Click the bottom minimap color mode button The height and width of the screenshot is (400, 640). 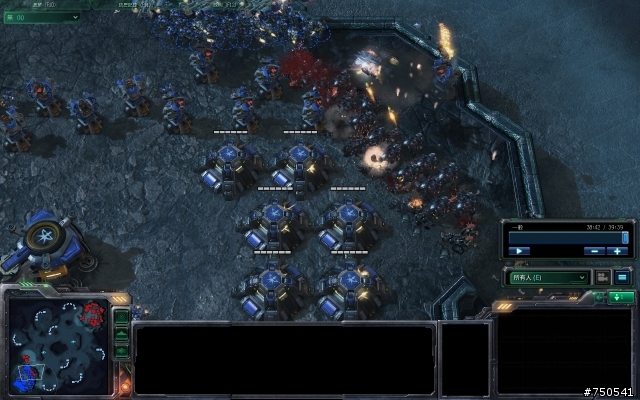(121, 351)
